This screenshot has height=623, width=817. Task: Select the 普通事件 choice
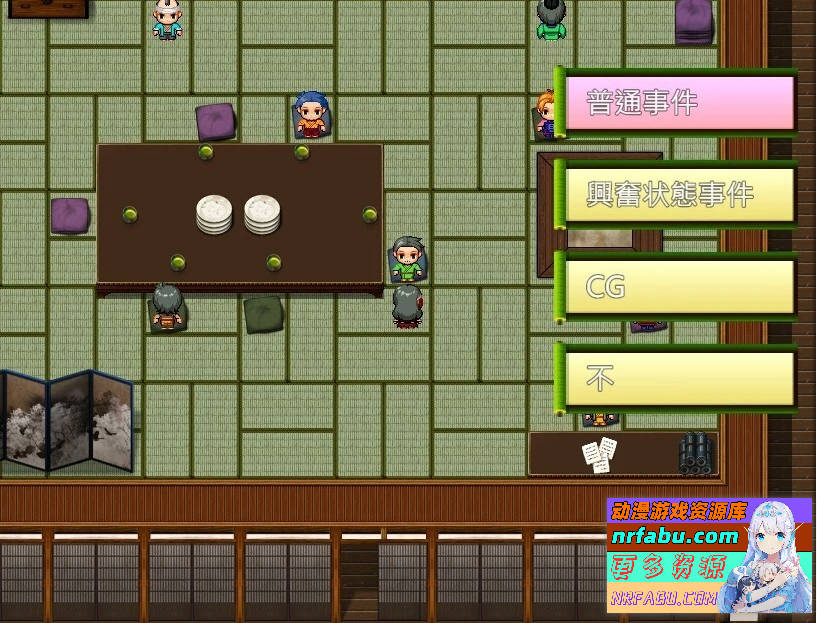point(679,102)
